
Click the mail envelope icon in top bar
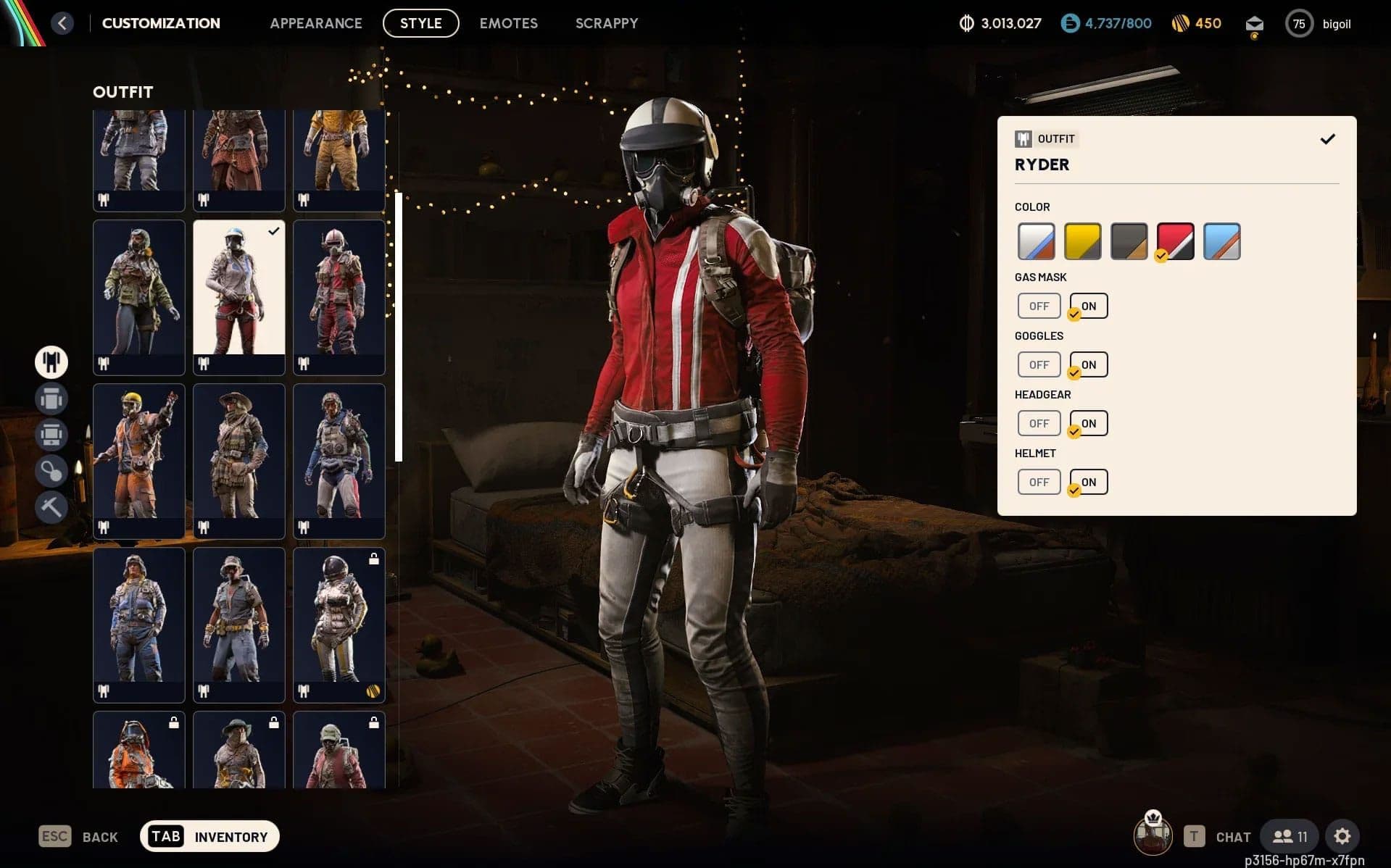1254,22
